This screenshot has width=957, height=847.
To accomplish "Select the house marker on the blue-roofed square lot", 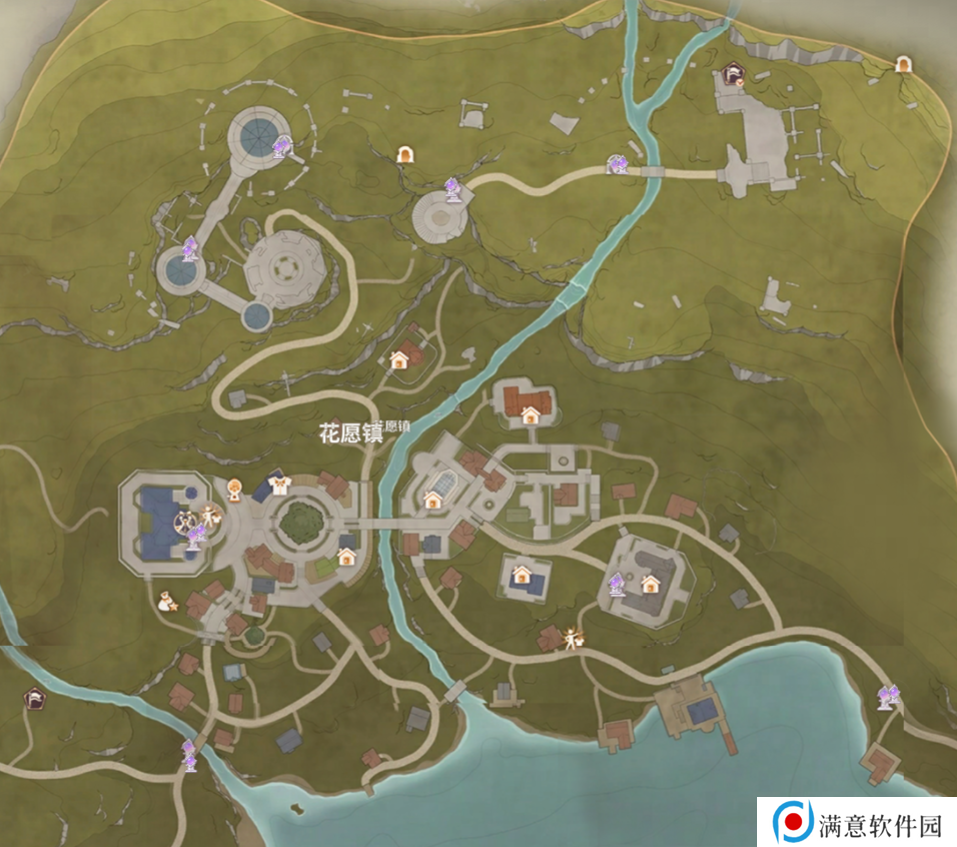I will [521, 575].
